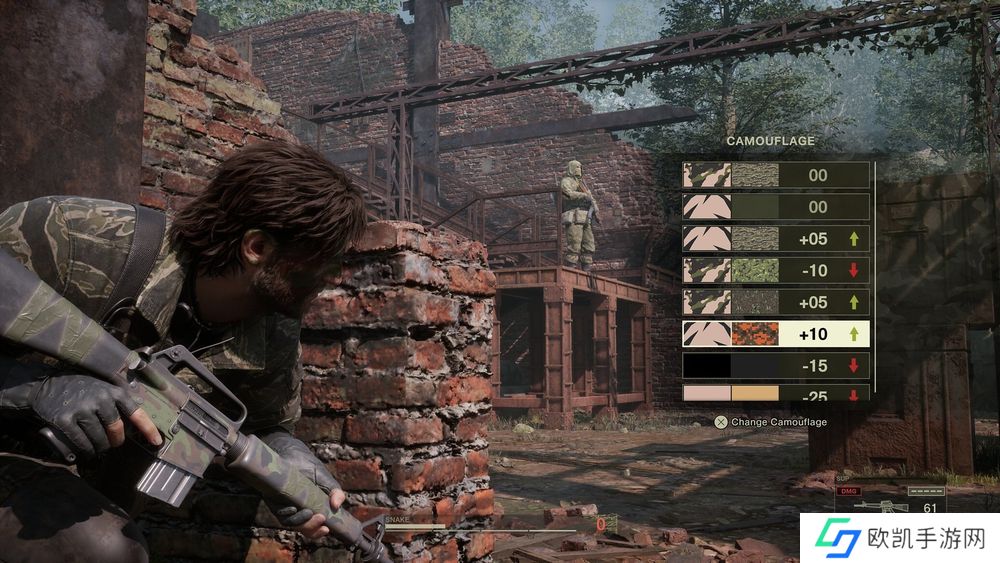1000x563 pixels.
Task: Pick the black -15 camouflage row
Action: tap(775, 366)
